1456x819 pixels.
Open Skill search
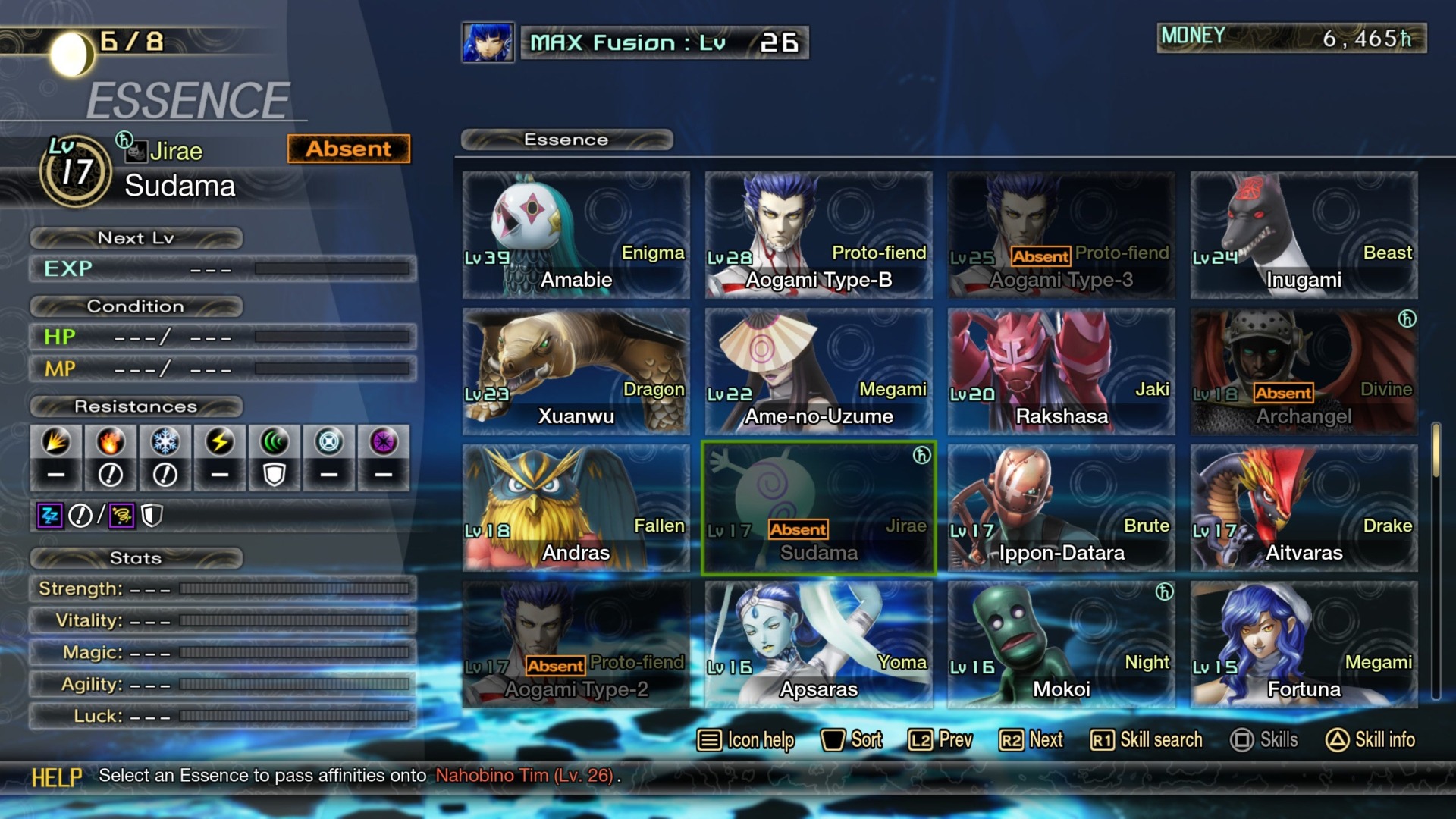[x=1145, y=740]
